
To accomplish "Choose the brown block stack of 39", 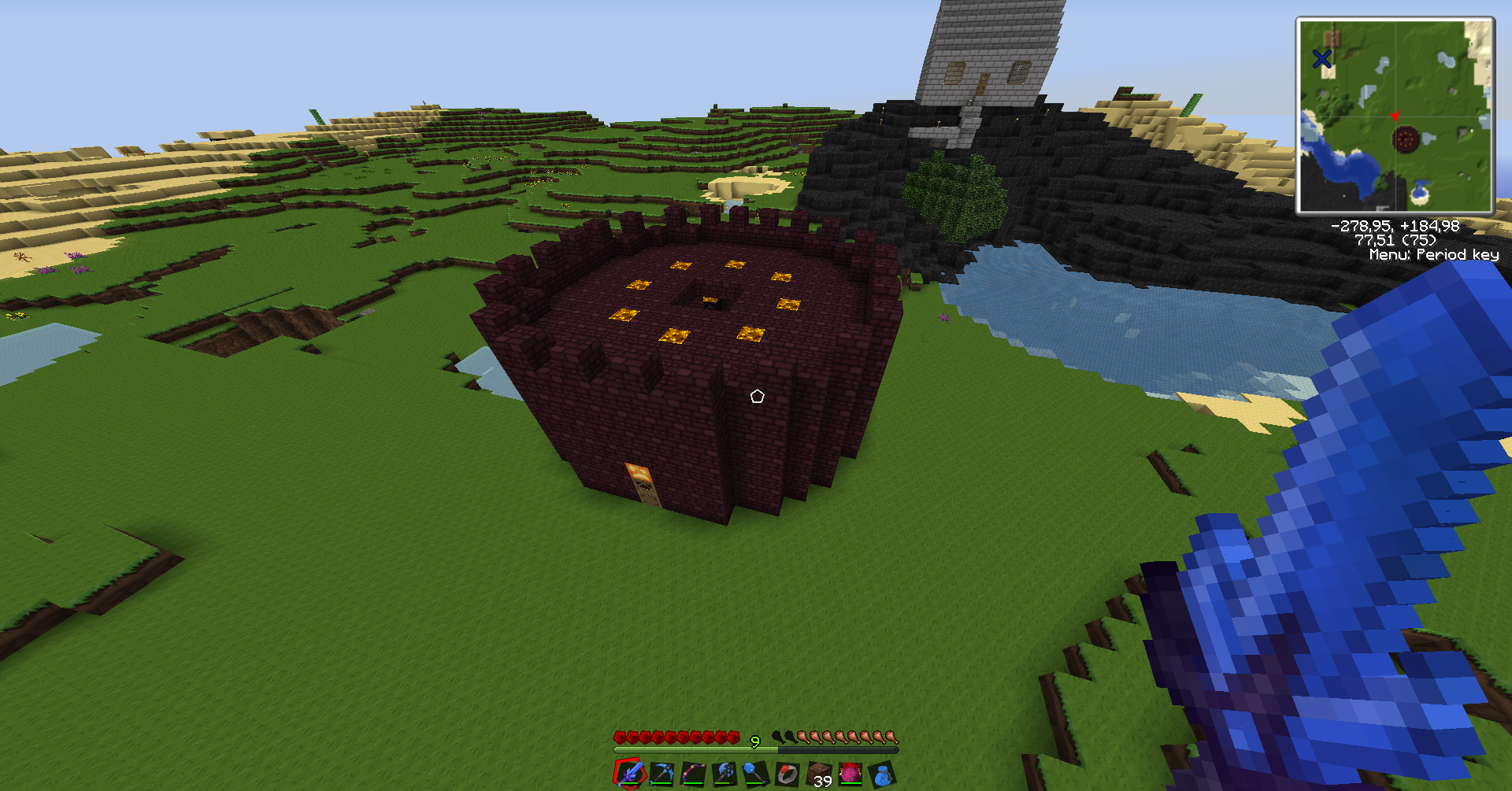I will (x=819, y=774).
